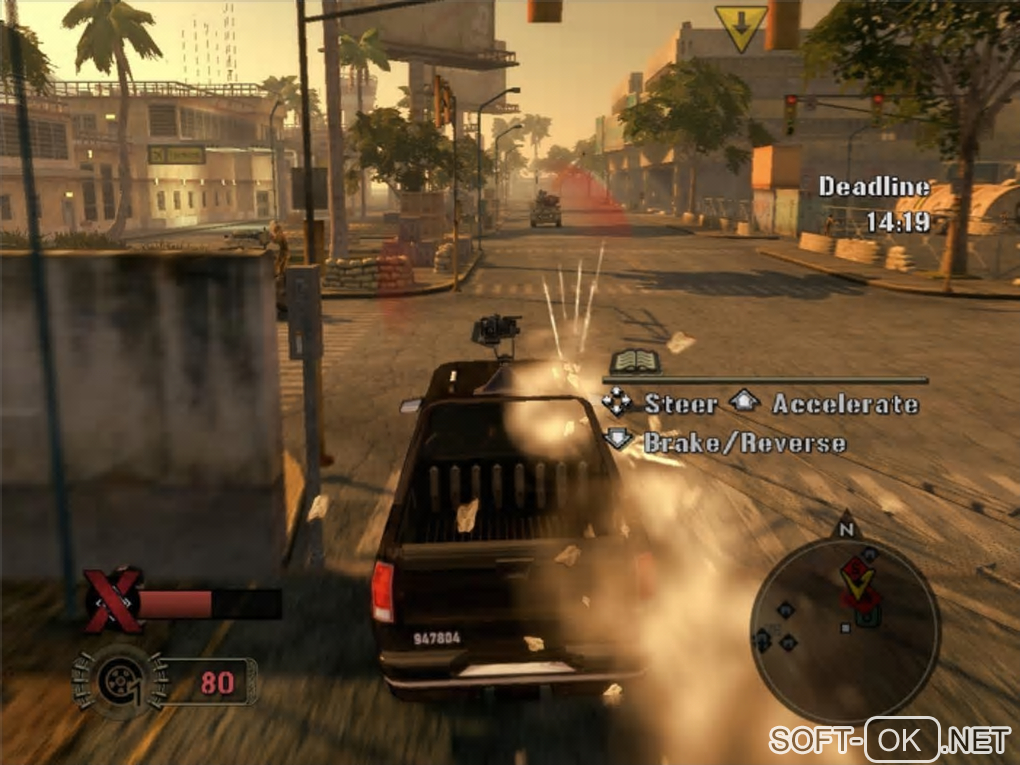The height and width of the screenshot is (765, 1020).
Task: Click the circular minimap radar
Action: point(844,616)
